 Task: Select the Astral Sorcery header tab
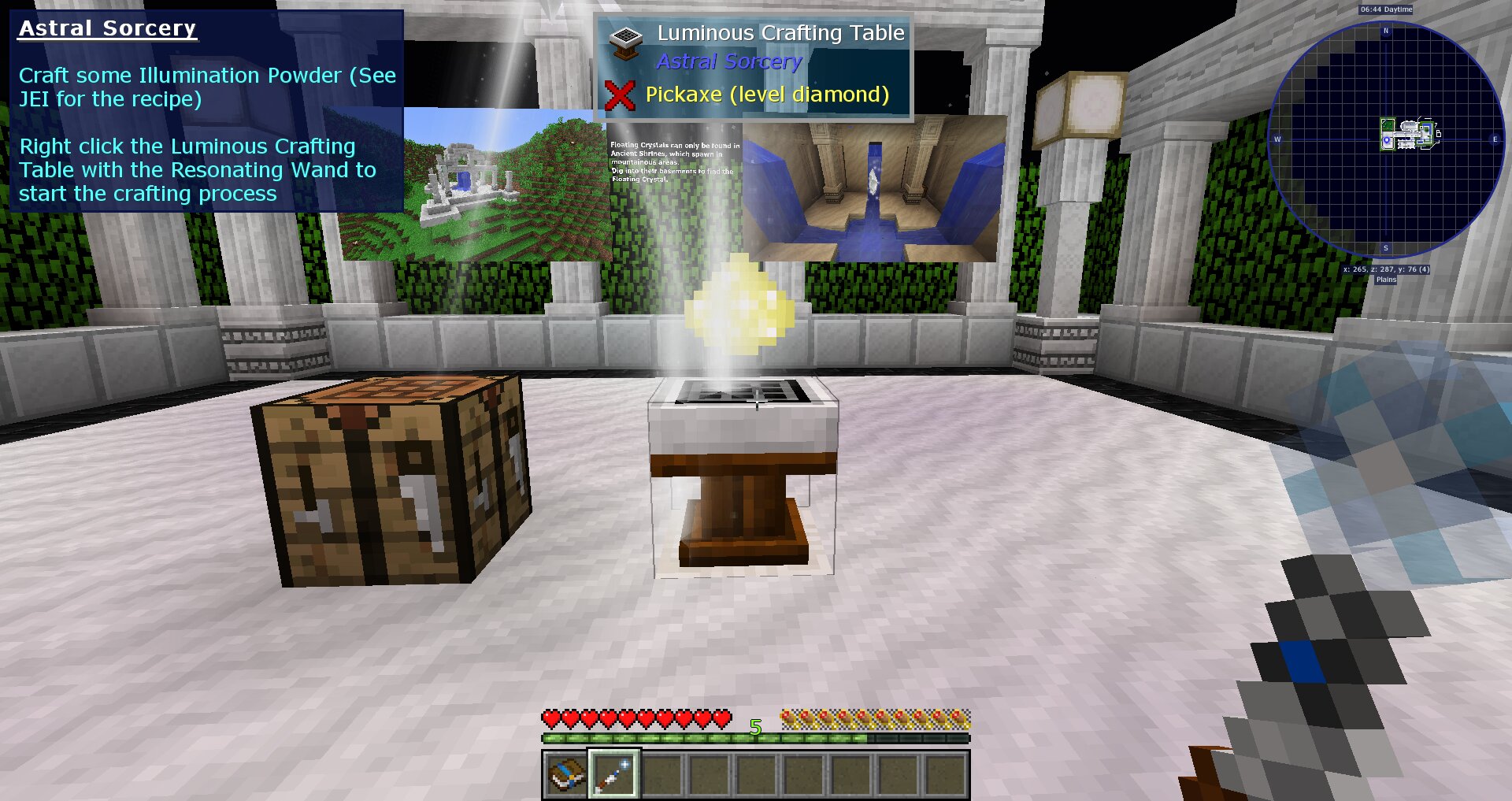click(x=108, y=28)
